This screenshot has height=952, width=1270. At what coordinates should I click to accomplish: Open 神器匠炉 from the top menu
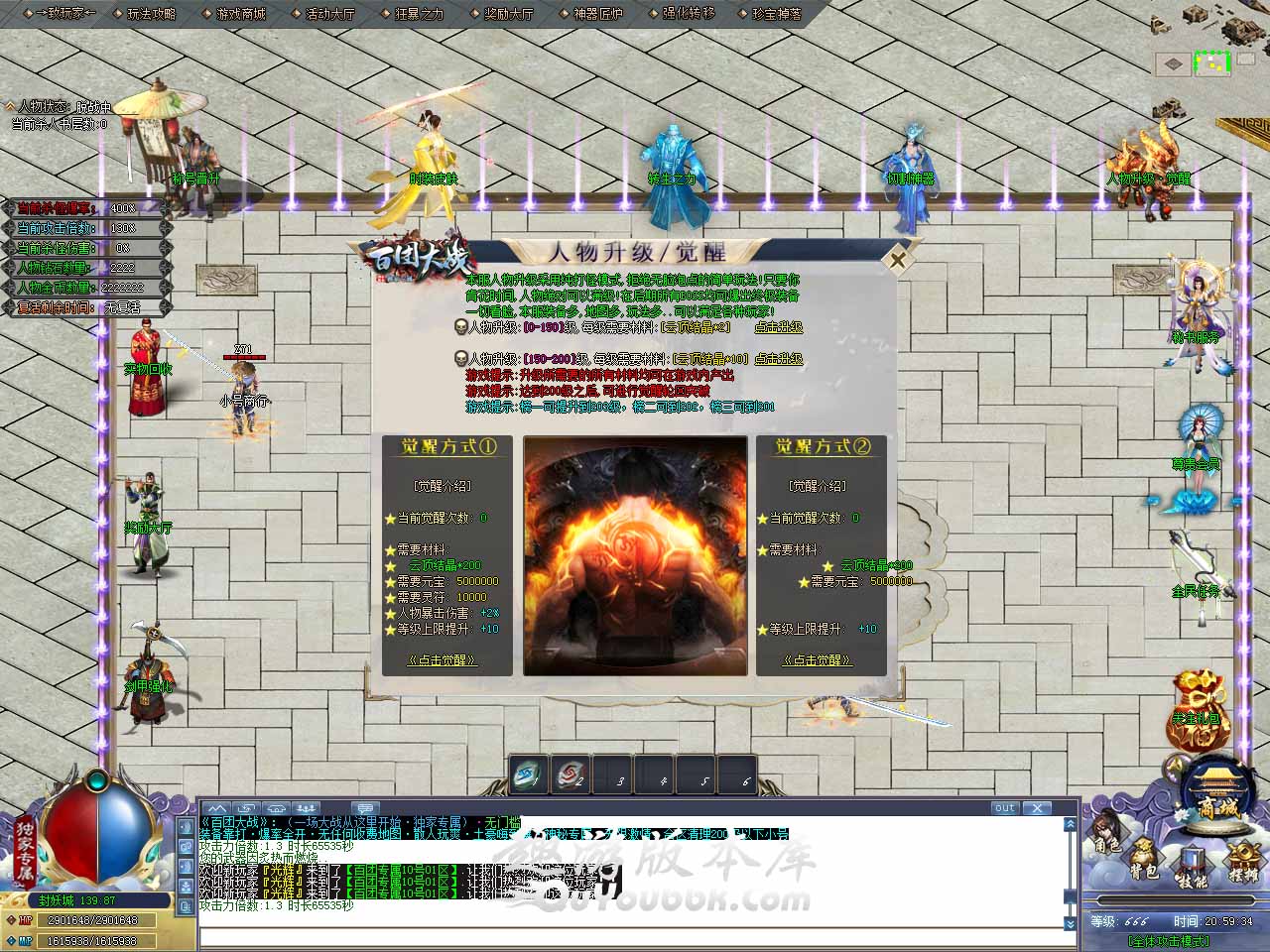point(598,14)
